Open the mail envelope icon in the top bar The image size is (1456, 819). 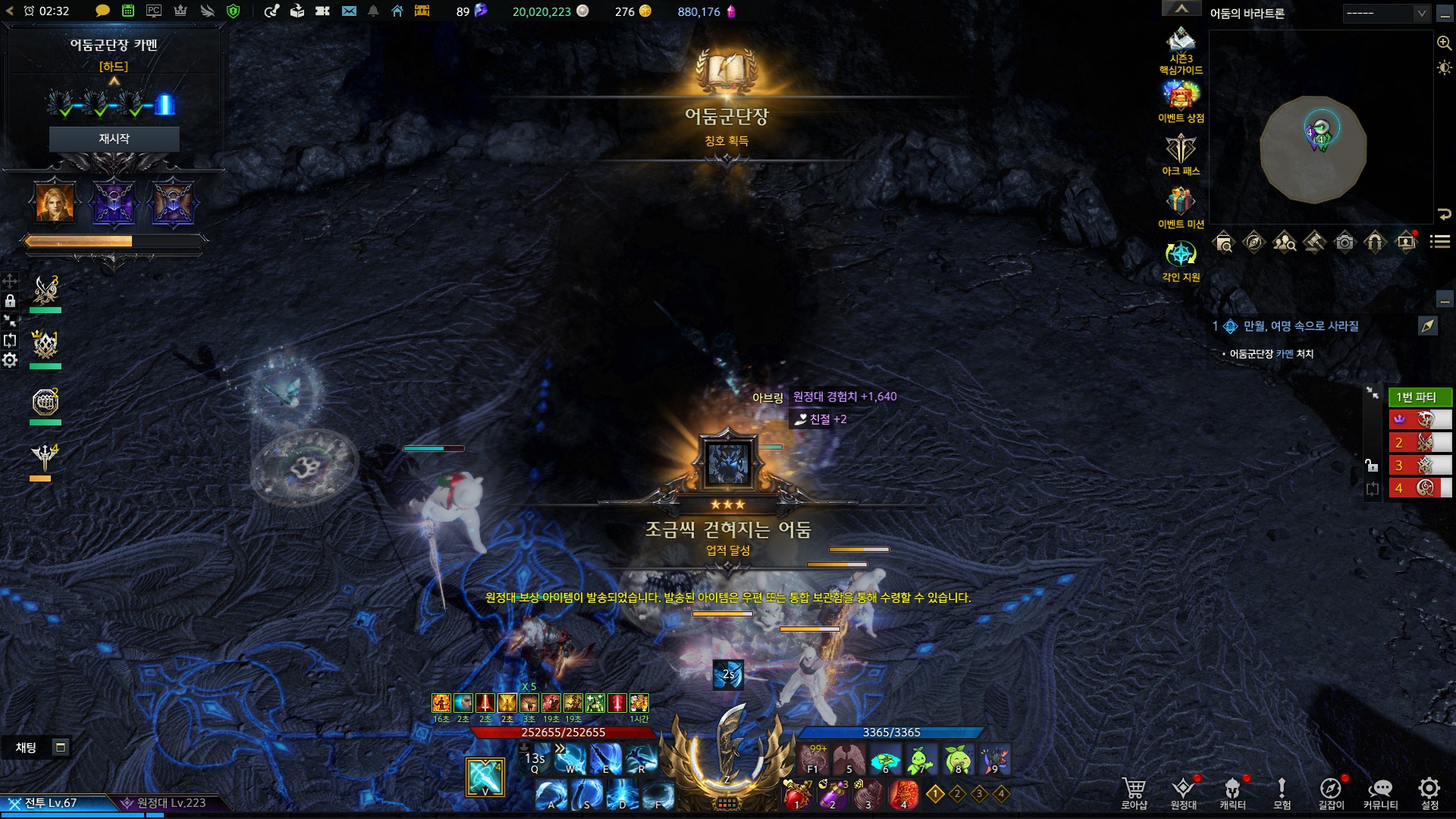[349, 11]
